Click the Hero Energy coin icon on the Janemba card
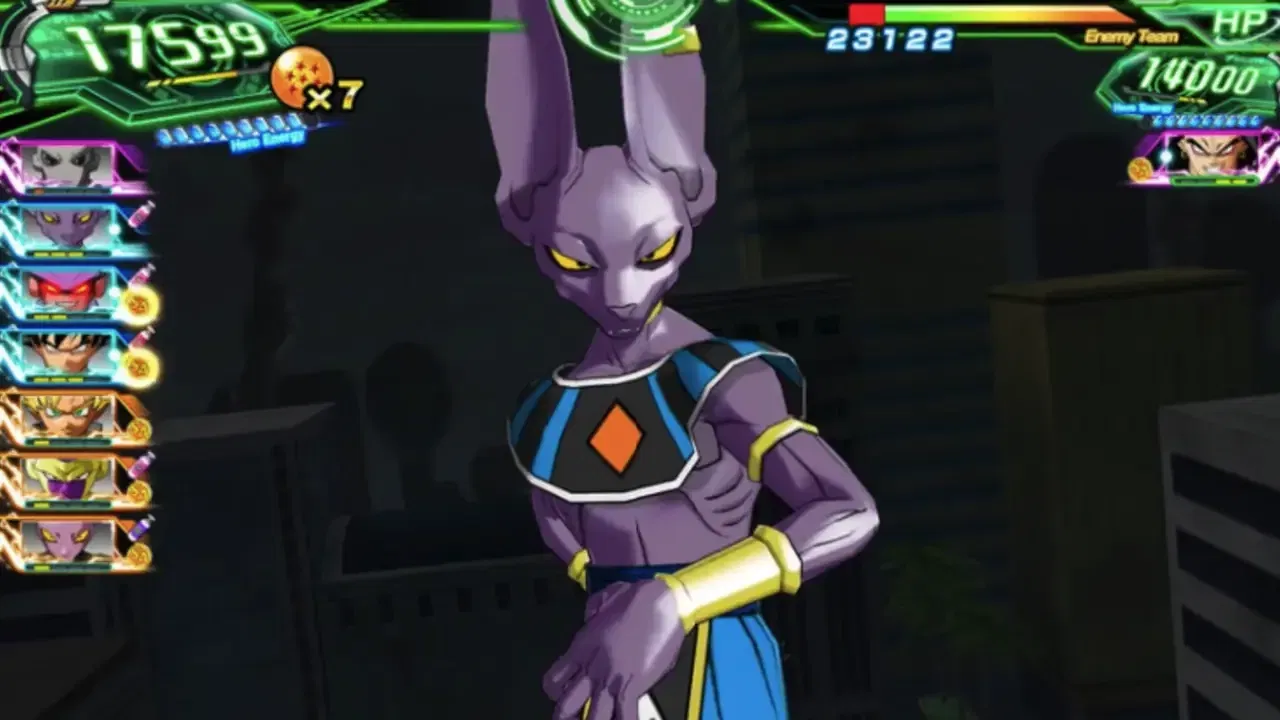1280x720 pixels. (x=136, y=304)
